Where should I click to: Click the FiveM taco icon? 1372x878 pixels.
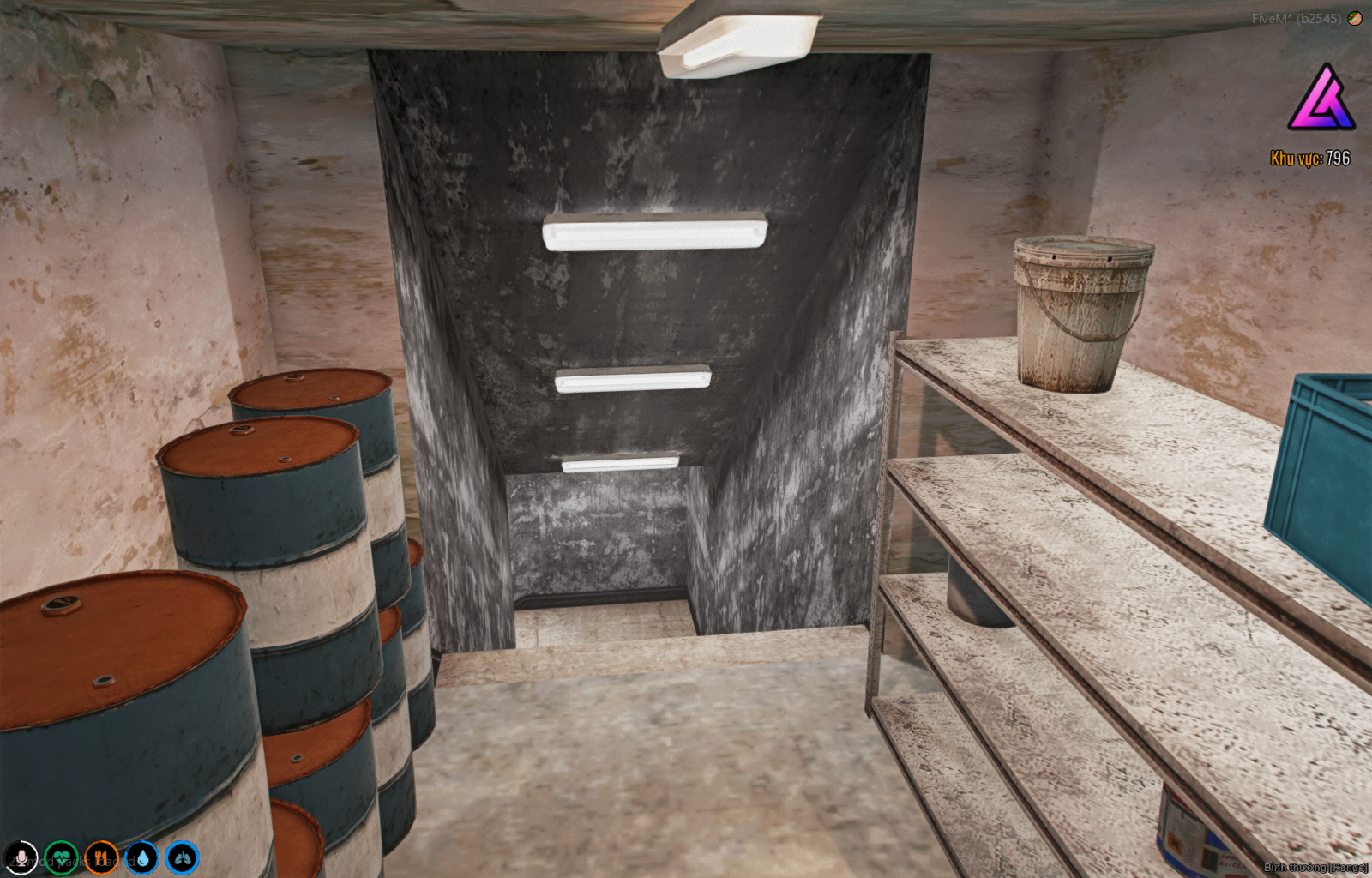pyautogui.click(x=1355, y=18)
